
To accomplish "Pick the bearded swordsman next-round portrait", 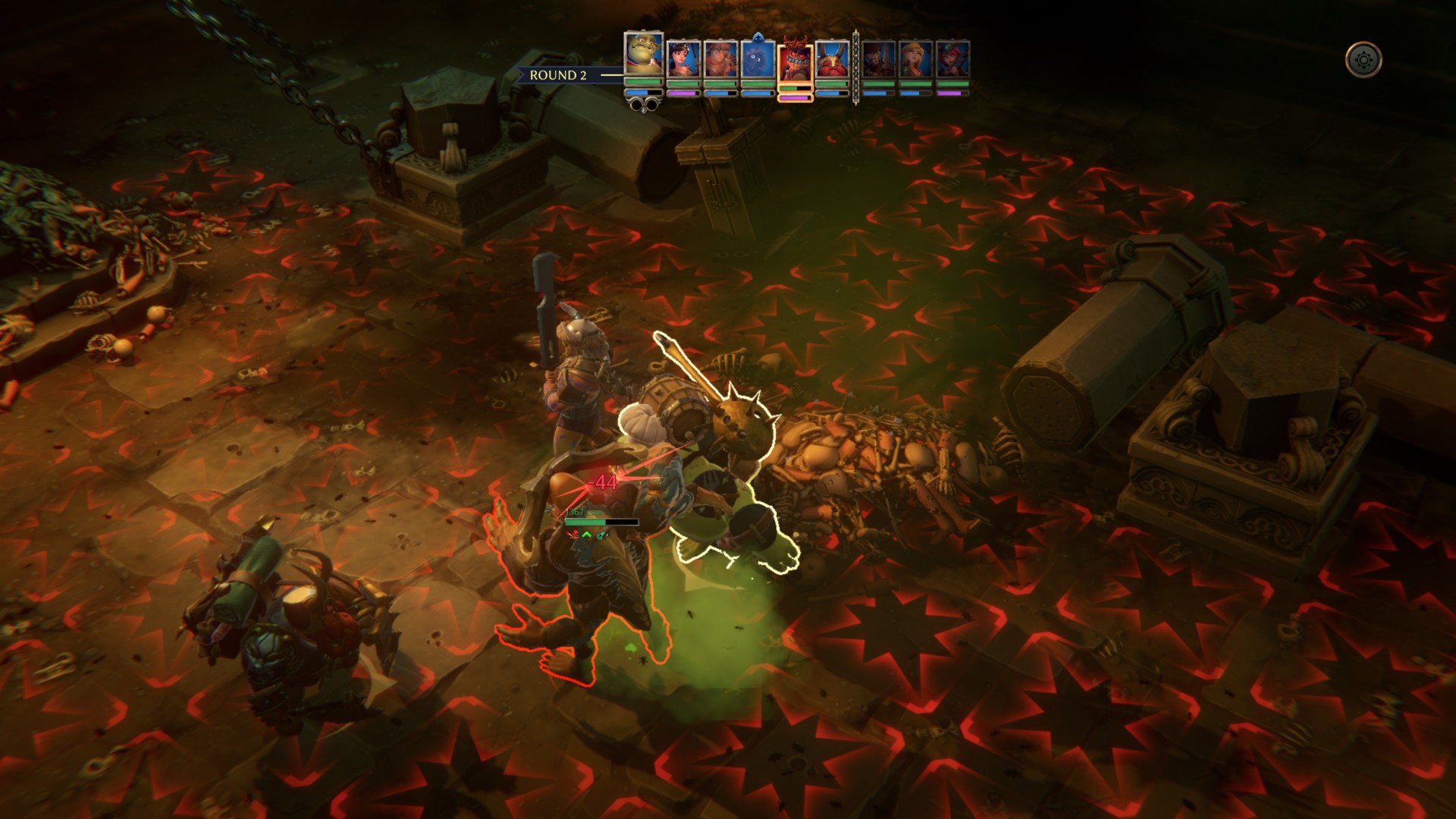I will (878, 59).
